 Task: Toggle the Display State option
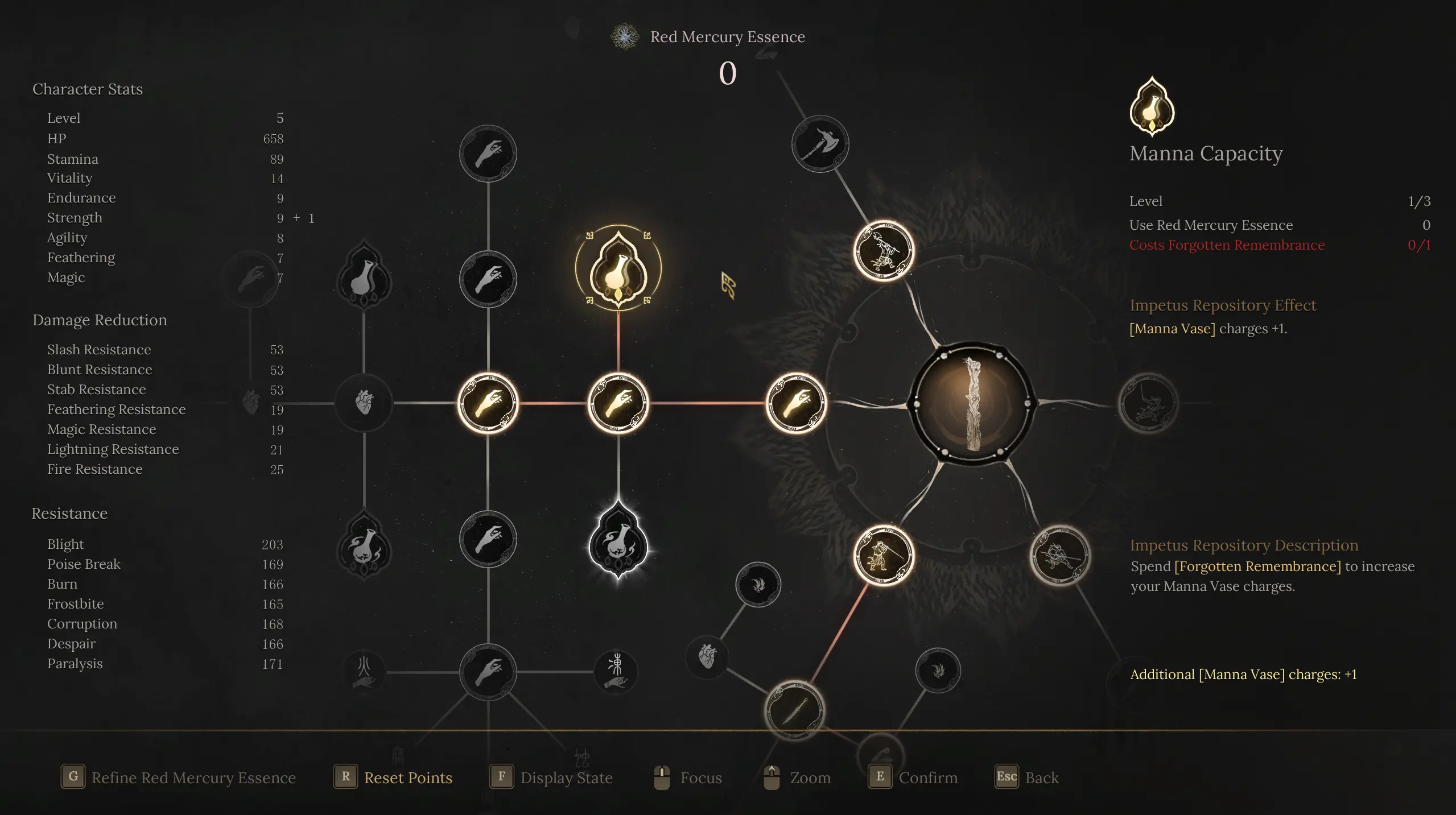pos(566,777)
